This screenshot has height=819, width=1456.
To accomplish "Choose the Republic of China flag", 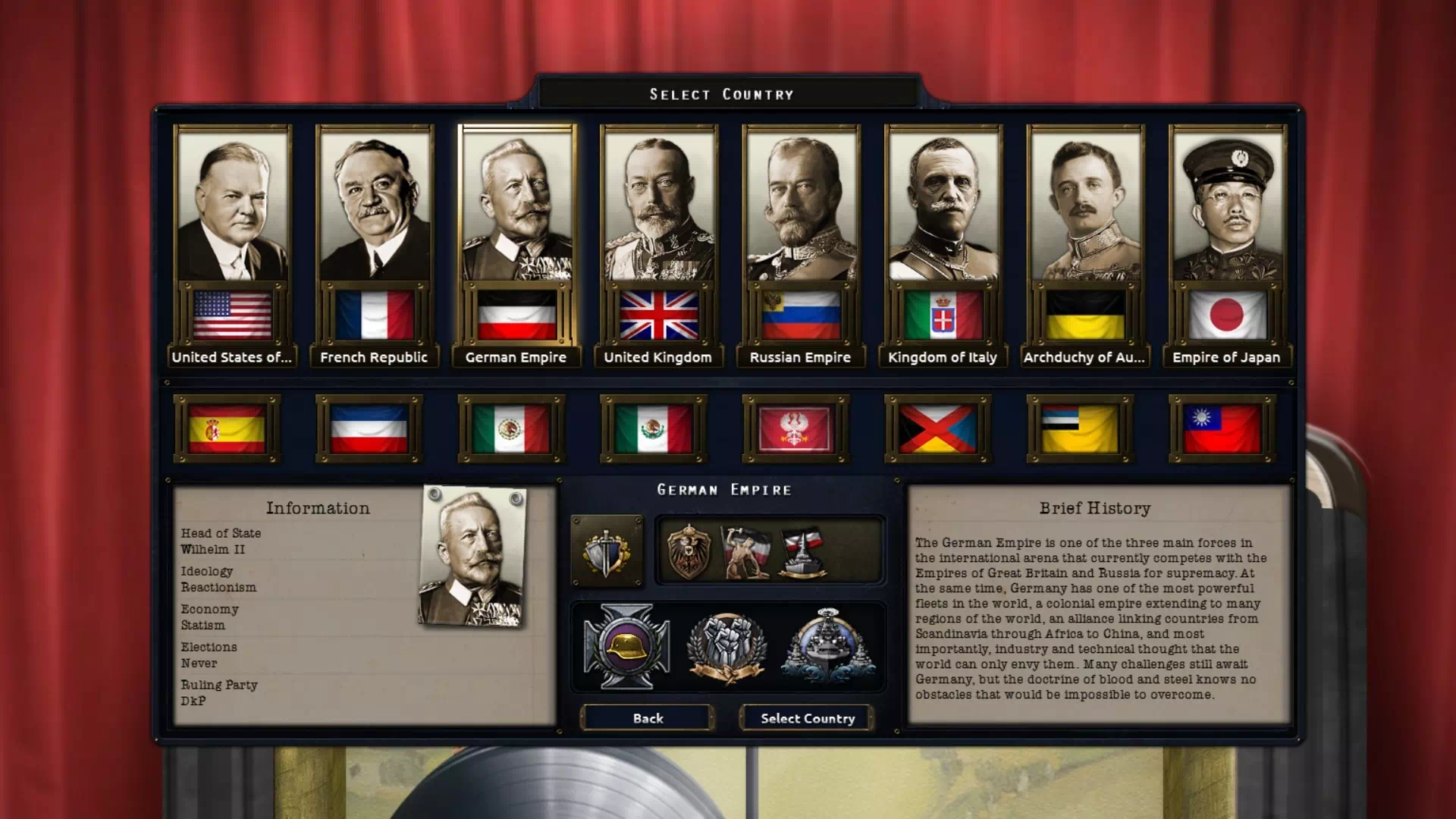I will [x=1222, y=428].
